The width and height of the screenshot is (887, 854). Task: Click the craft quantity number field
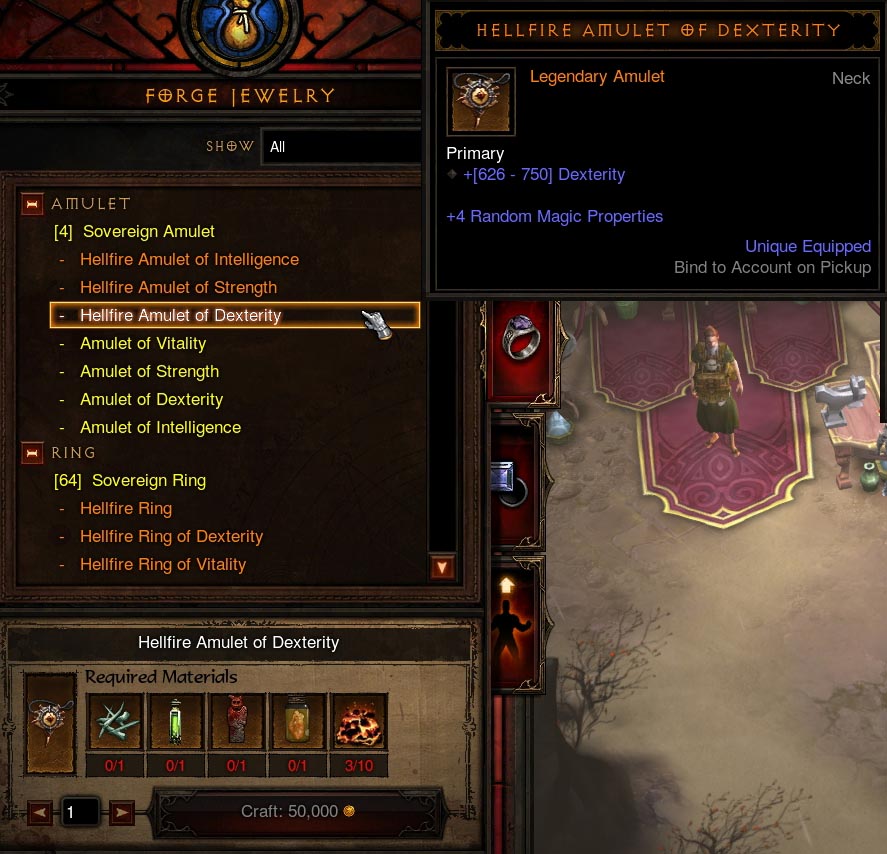tap(81, 813)
